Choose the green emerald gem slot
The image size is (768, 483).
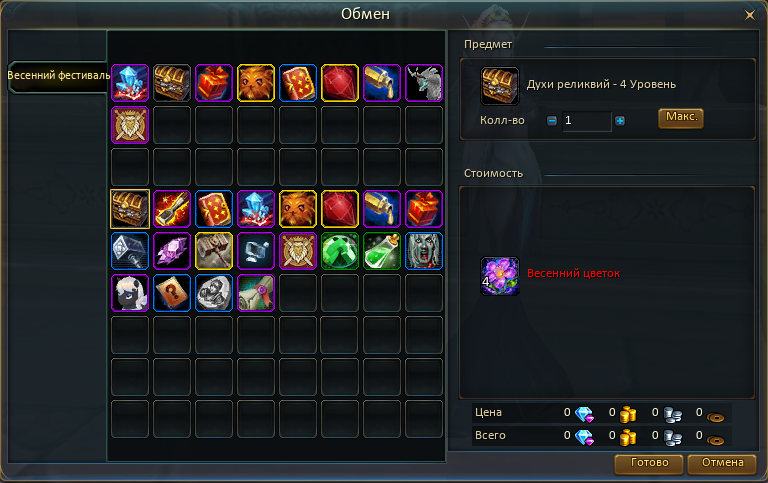point(340,251)
